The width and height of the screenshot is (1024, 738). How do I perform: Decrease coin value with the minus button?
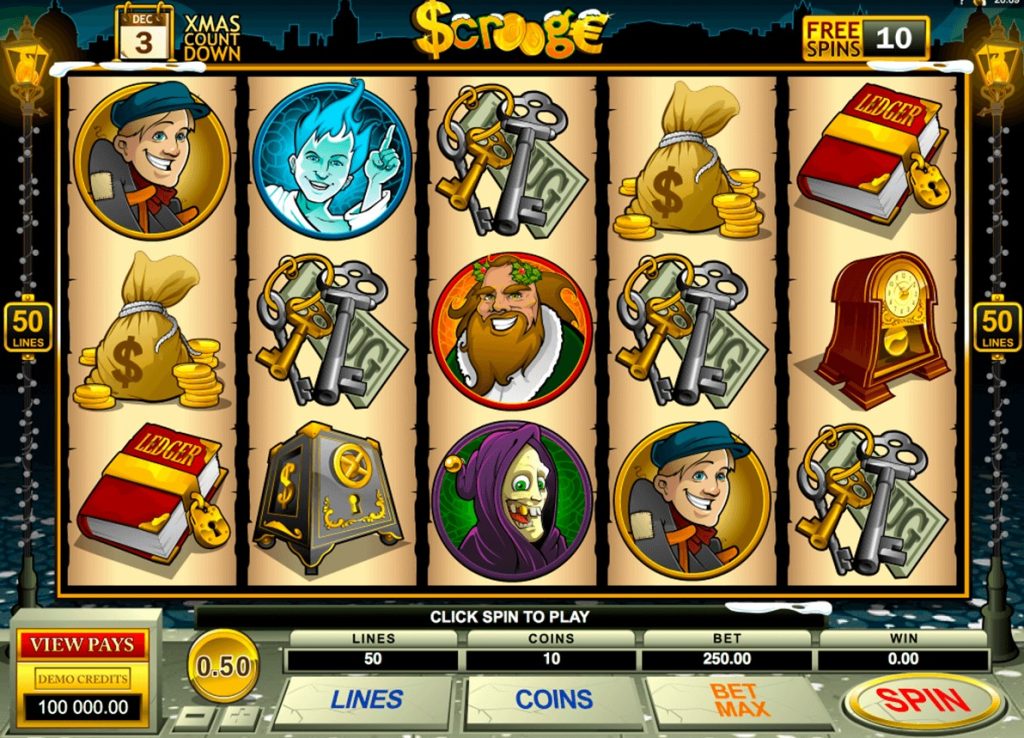click(192, 717)
